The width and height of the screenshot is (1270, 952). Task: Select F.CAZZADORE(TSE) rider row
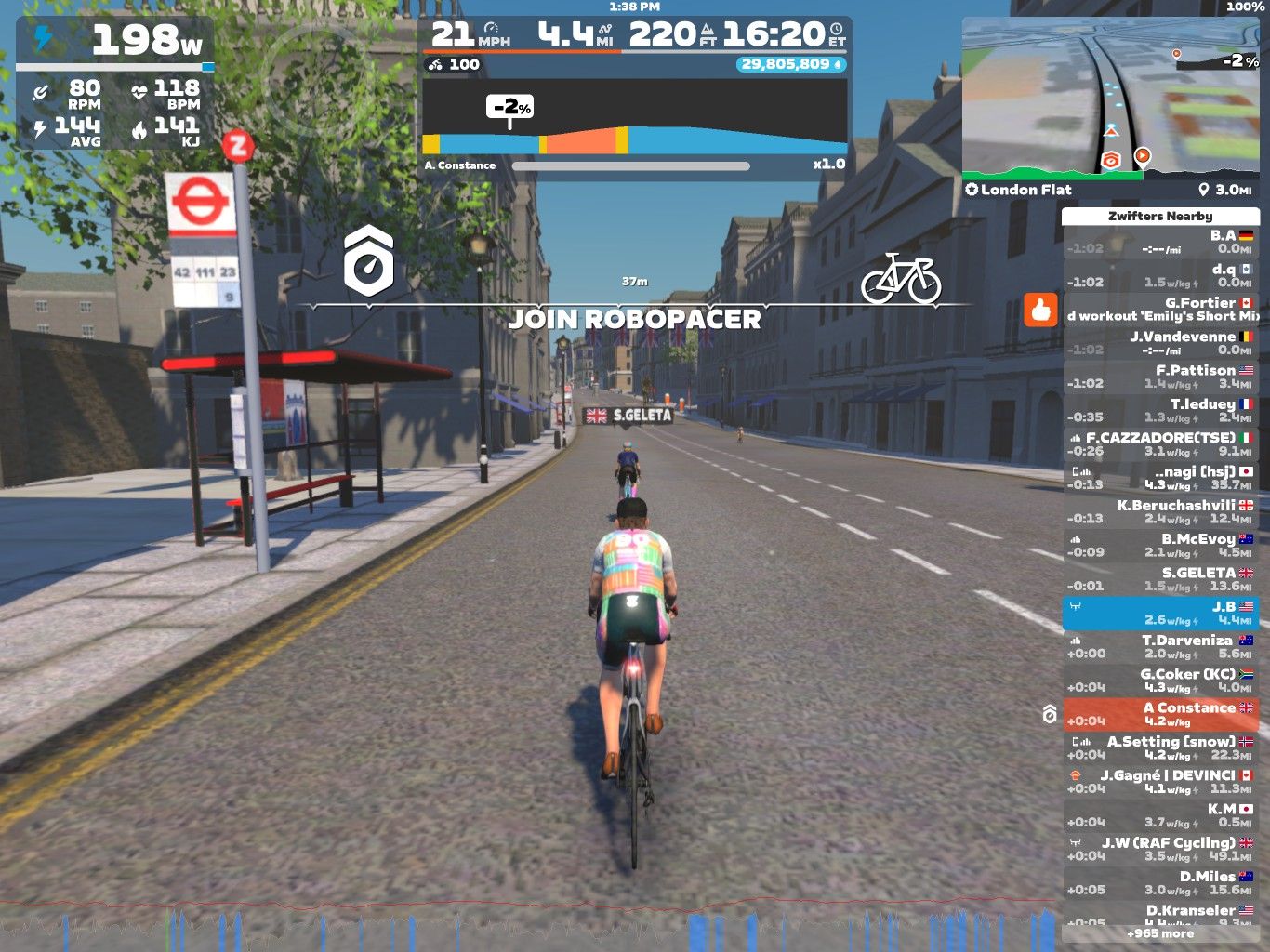[x=1160, y=443]
